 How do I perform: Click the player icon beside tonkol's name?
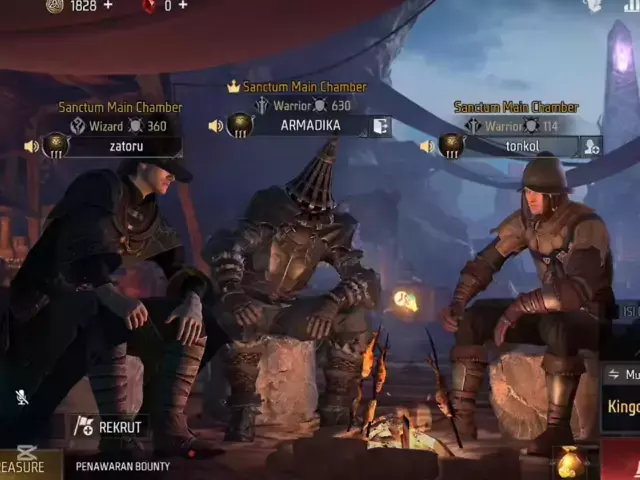591,146
